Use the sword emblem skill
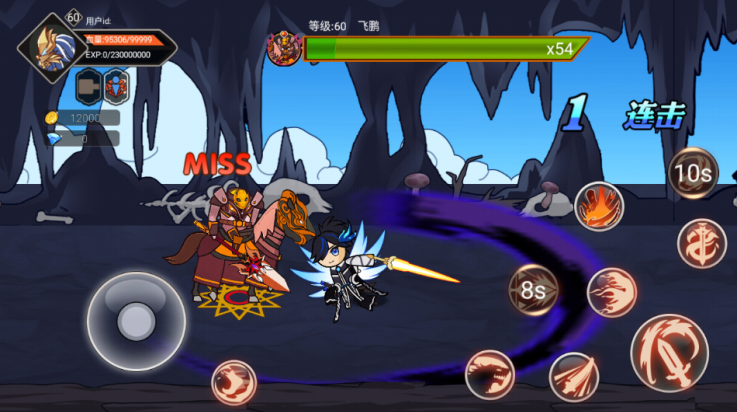Screen dimensions: 737x412 701,243
